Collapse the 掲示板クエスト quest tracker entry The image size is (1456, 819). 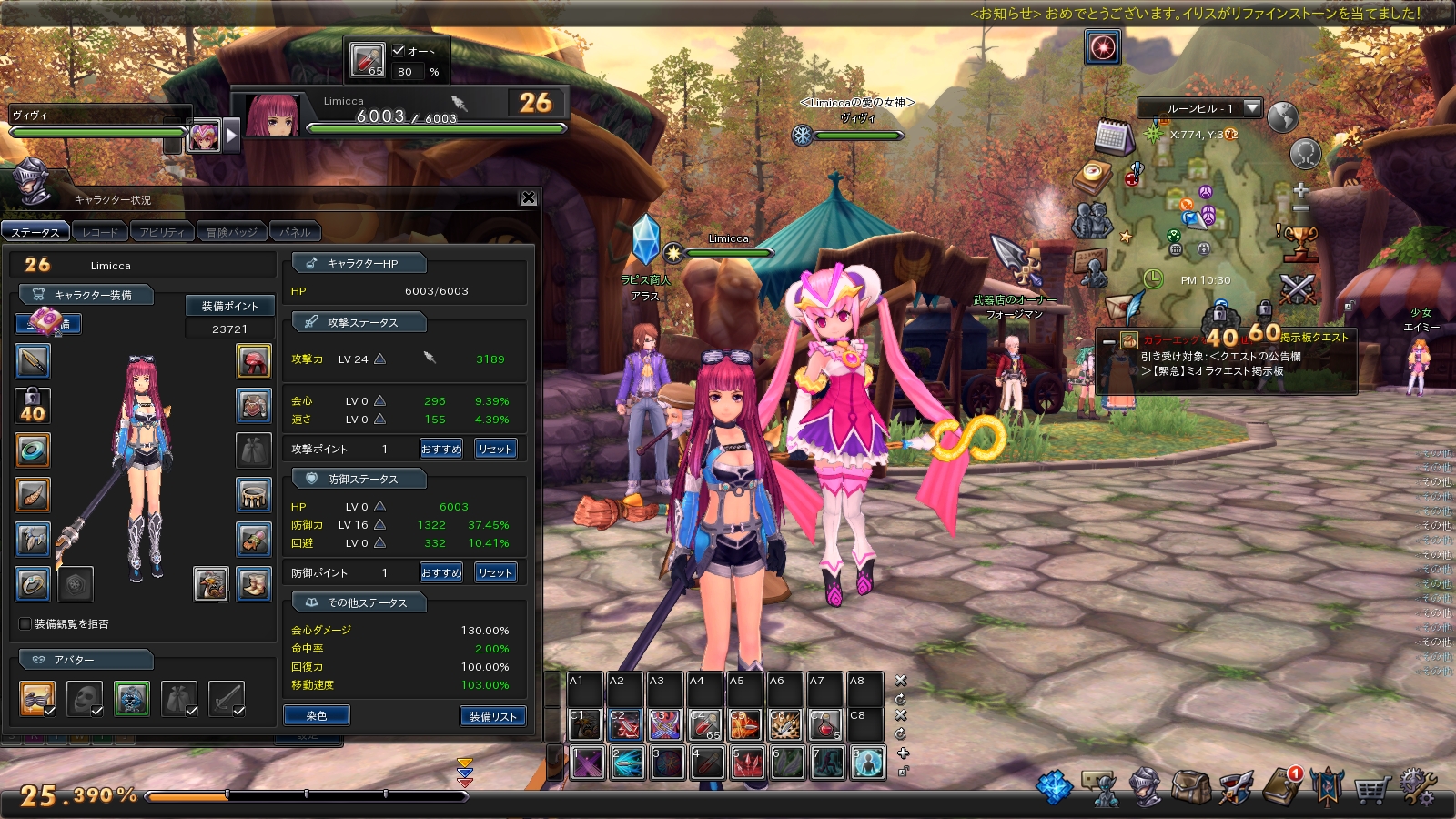coord(1108,341)
